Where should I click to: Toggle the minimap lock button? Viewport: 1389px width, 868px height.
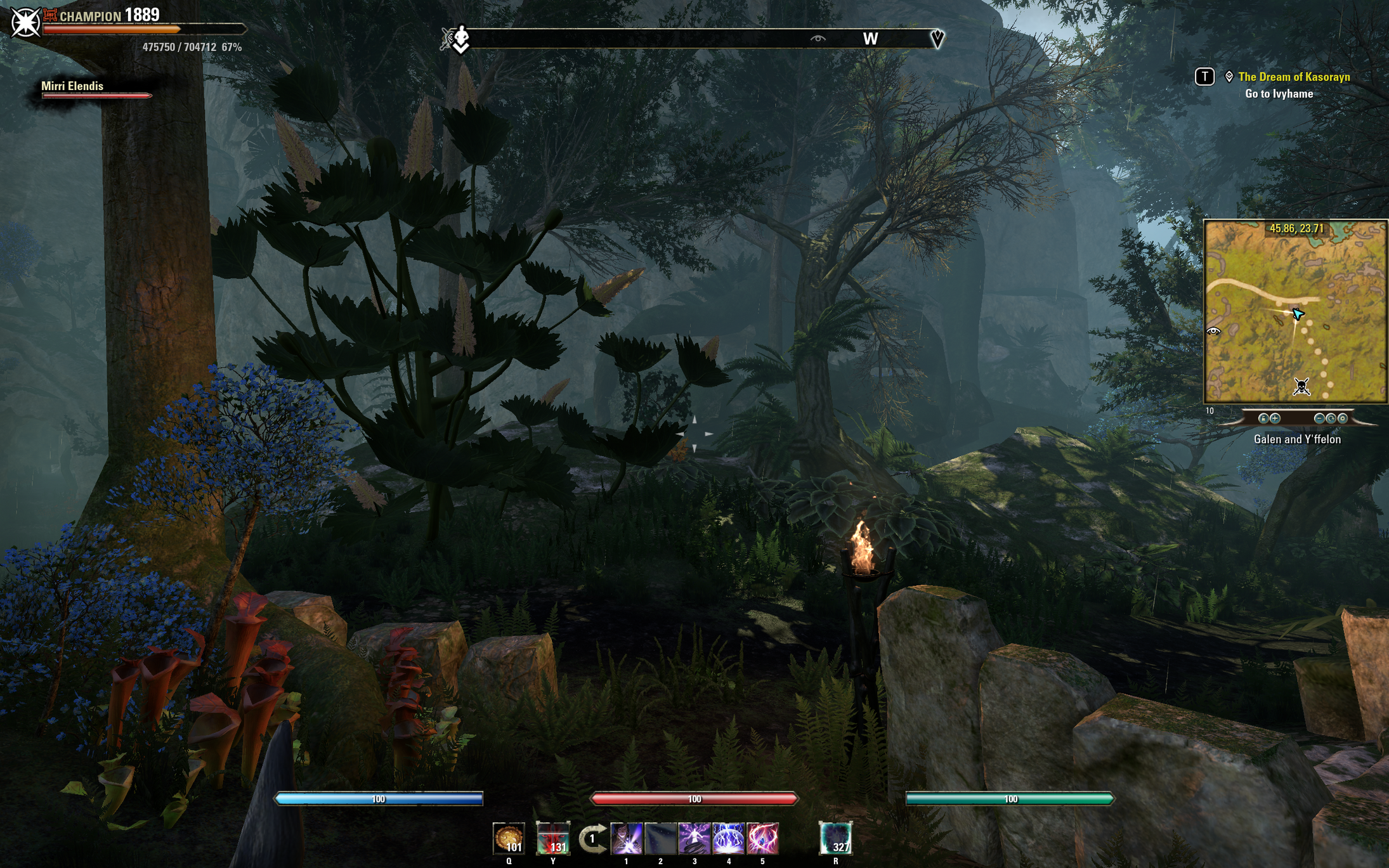point(1263,418)
